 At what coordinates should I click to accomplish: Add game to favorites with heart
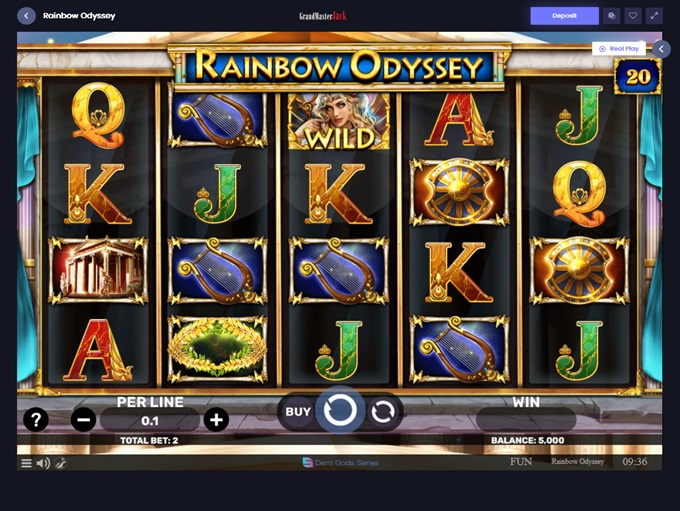(633, 16)
